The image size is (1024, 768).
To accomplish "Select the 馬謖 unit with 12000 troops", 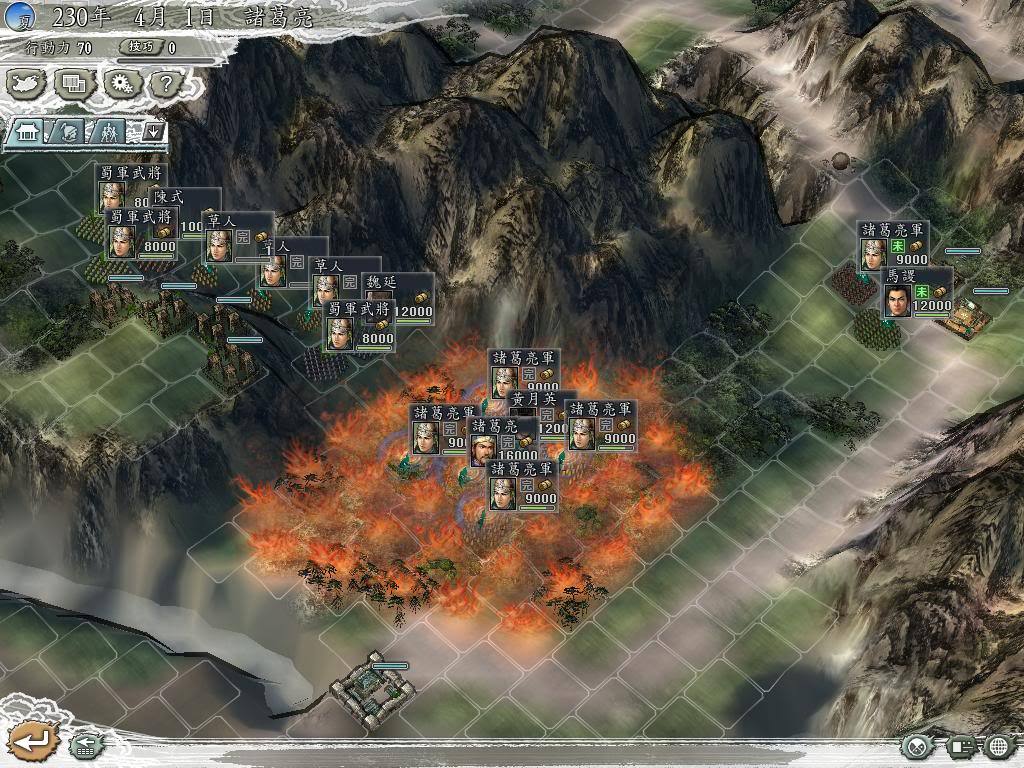I will tap(917, 293).
